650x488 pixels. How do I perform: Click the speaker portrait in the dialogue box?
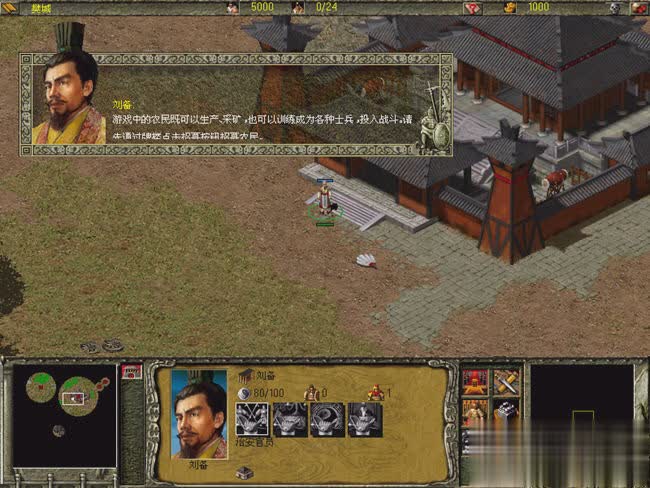click(68, 99)
